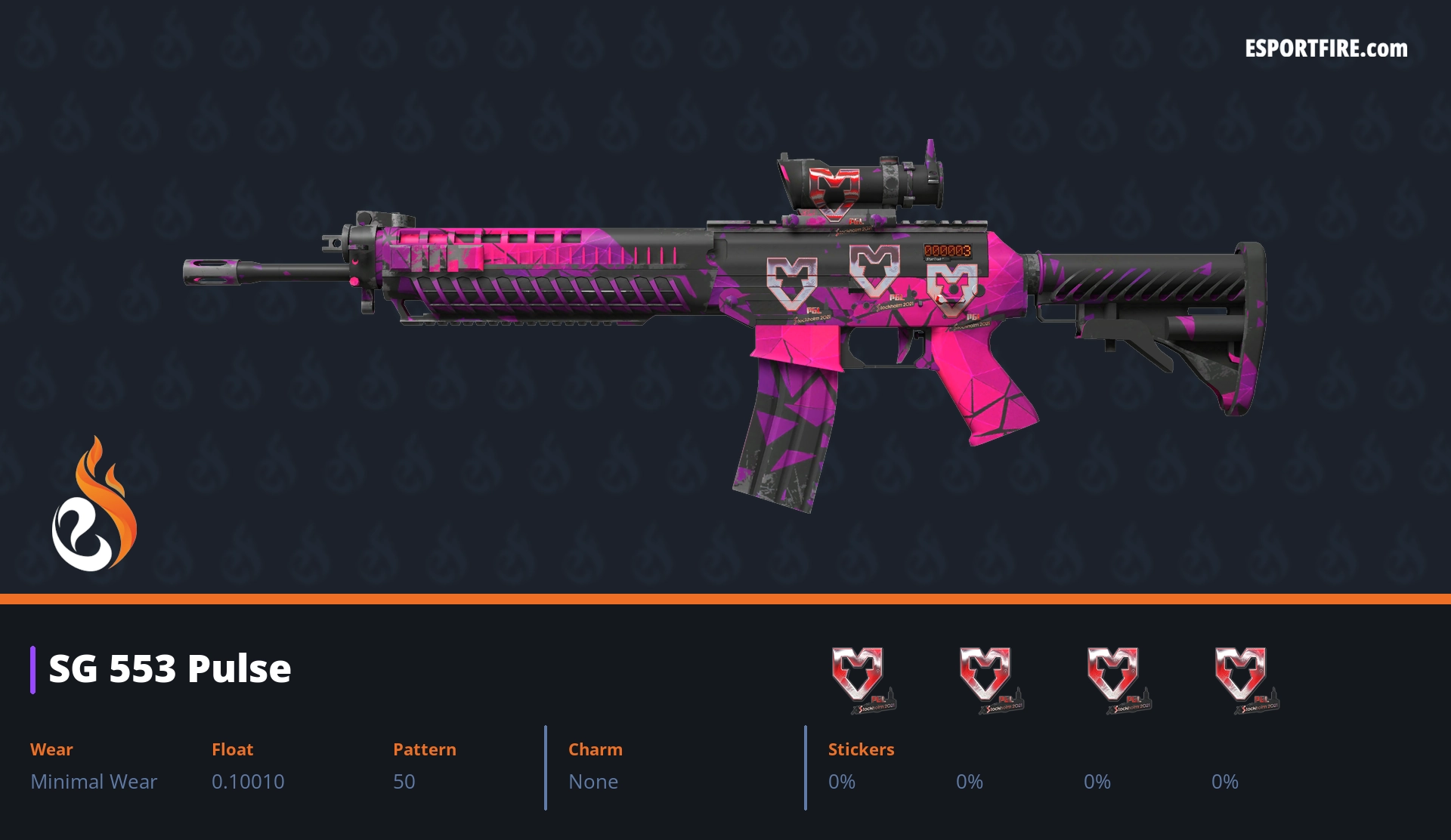The image size is (1451, 840).
Task: Open the ESPORTFIRE.com site link
Action: point(1326,49)
